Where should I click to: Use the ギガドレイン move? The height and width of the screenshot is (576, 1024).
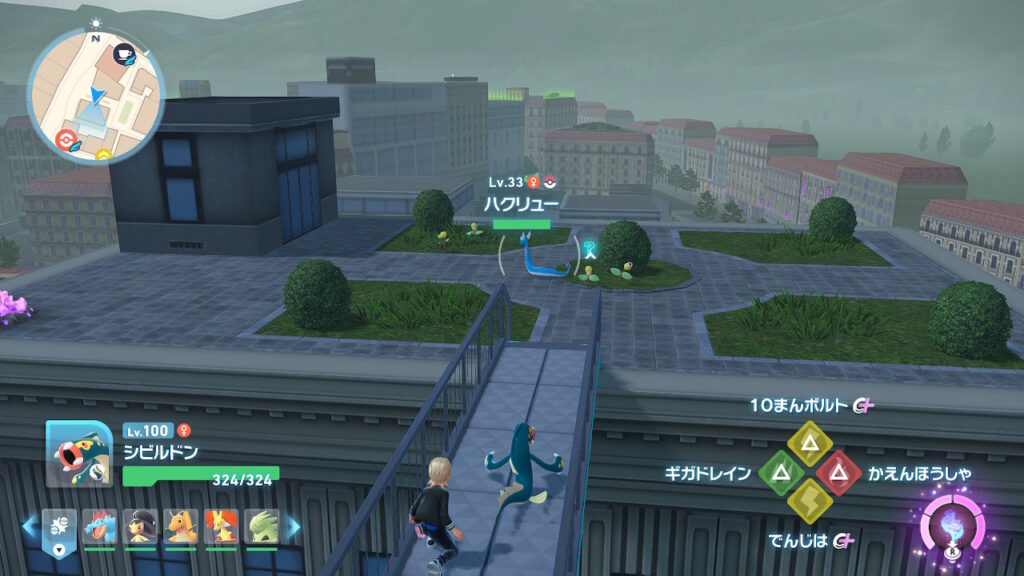(x=778, y=471)
